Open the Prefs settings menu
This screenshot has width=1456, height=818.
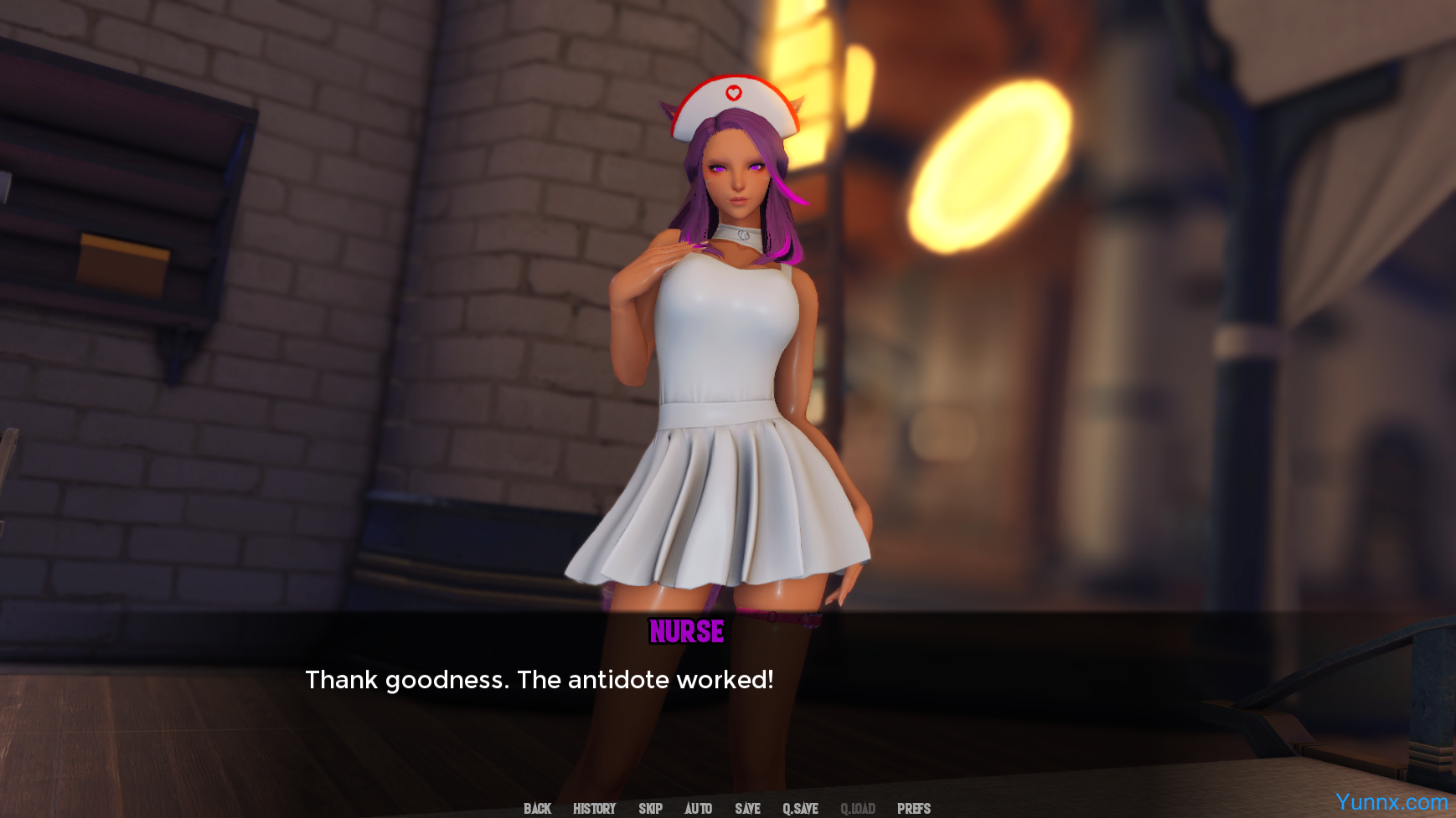click(x=913, y=808)
